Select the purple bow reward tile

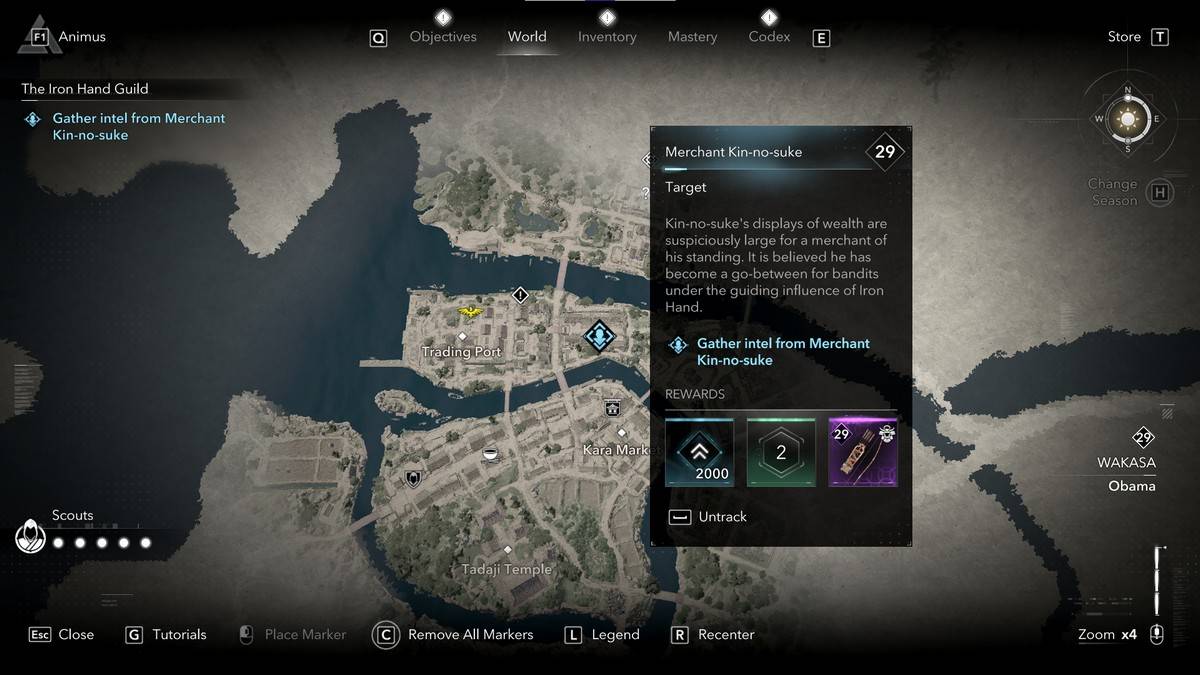pos(863,453)
